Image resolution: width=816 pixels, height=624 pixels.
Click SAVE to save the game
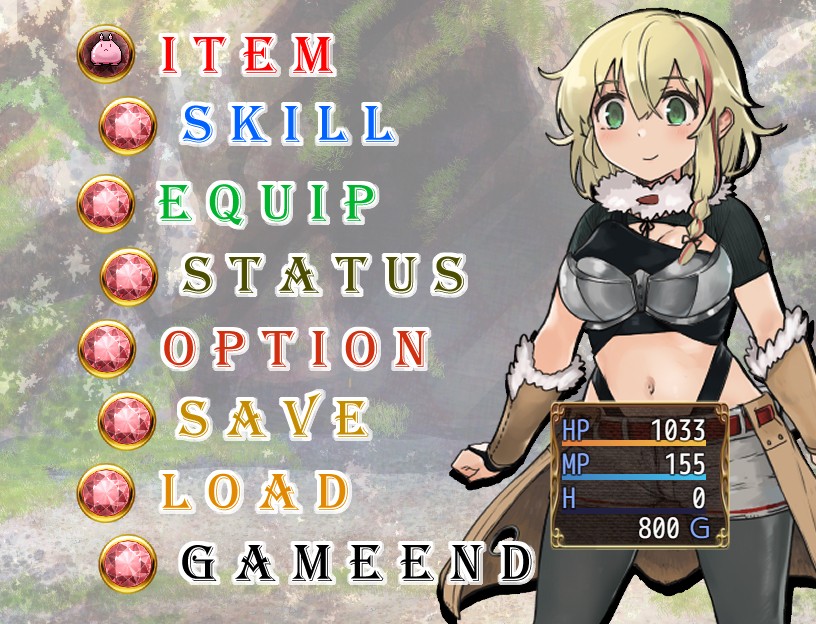pos(271,418)
